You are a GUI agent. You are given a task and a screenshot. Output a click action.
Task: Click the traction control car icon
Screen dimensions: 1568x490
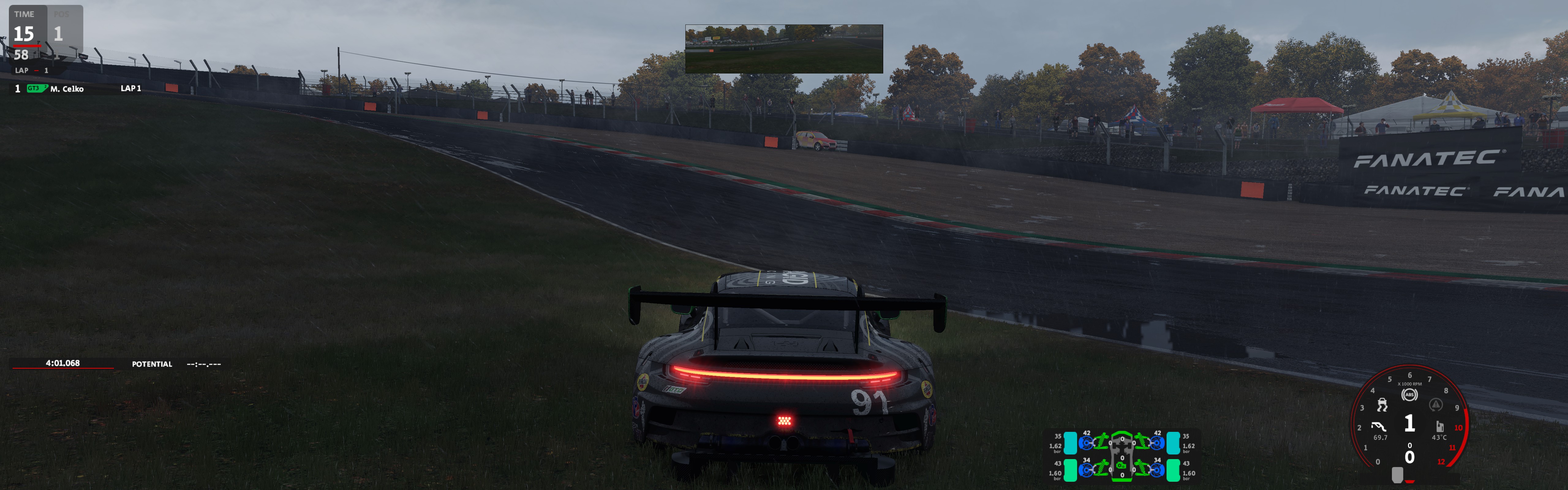tap(1382, 404)
